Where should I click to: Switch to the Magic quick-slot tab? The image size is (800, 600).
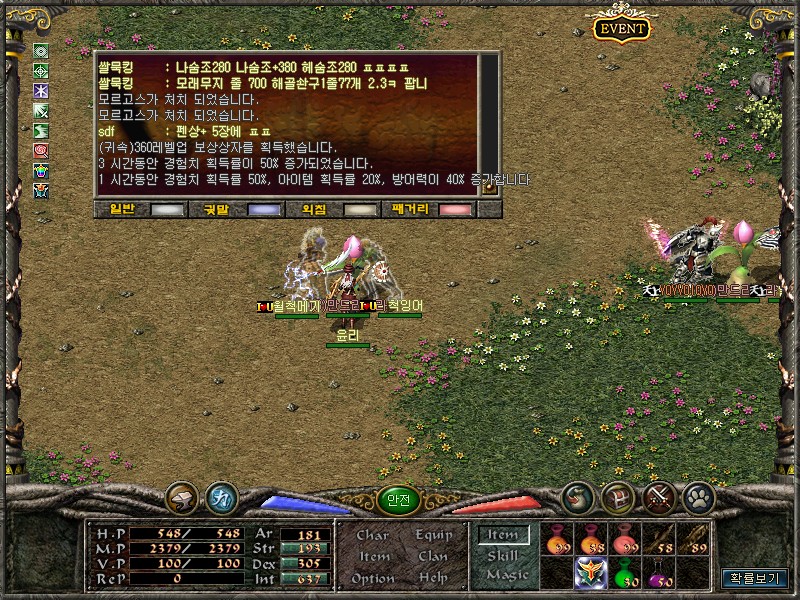tap(505, 575)
